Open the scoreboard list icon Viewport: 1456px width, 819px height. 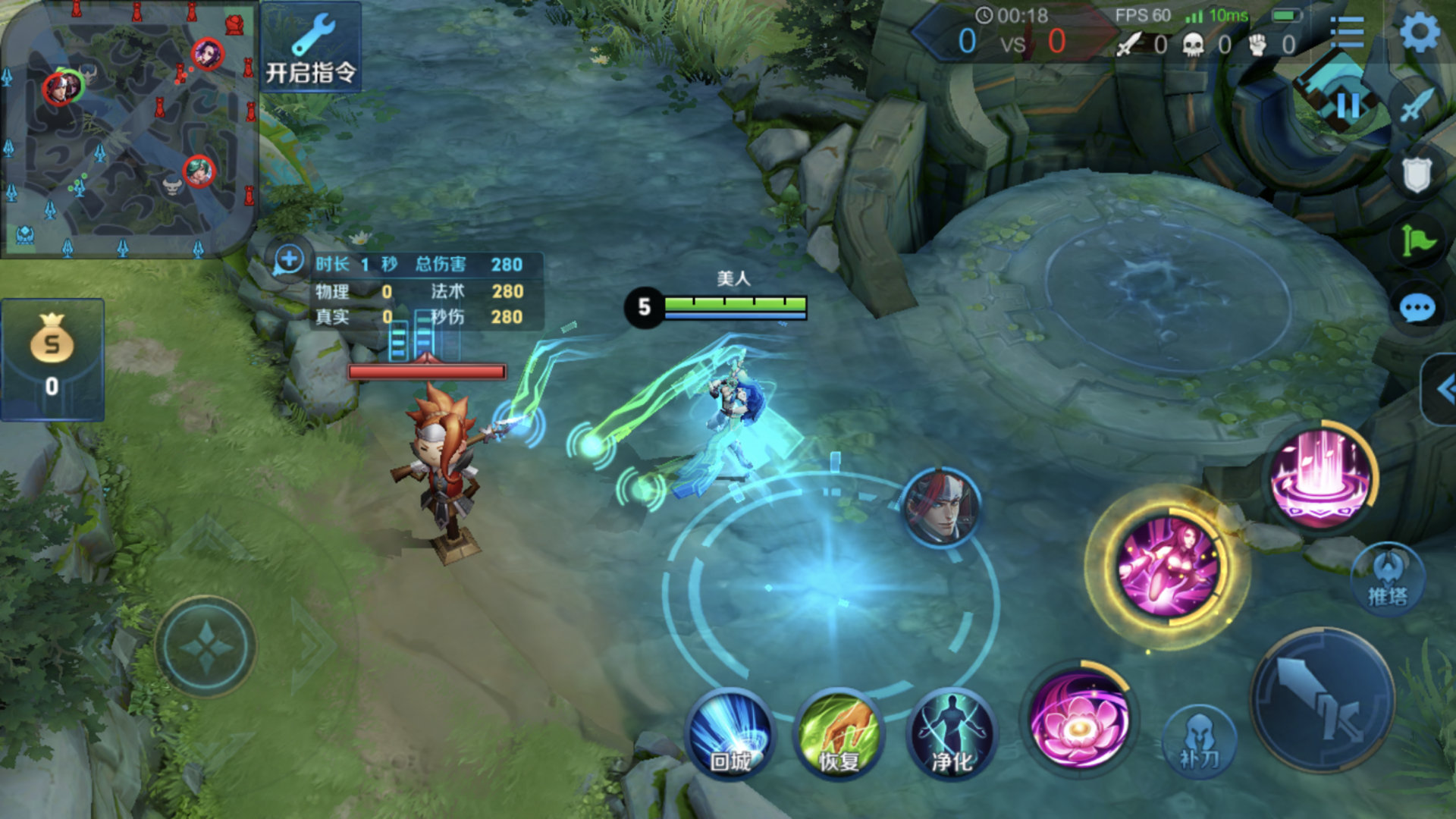[x=1347, y=33]
